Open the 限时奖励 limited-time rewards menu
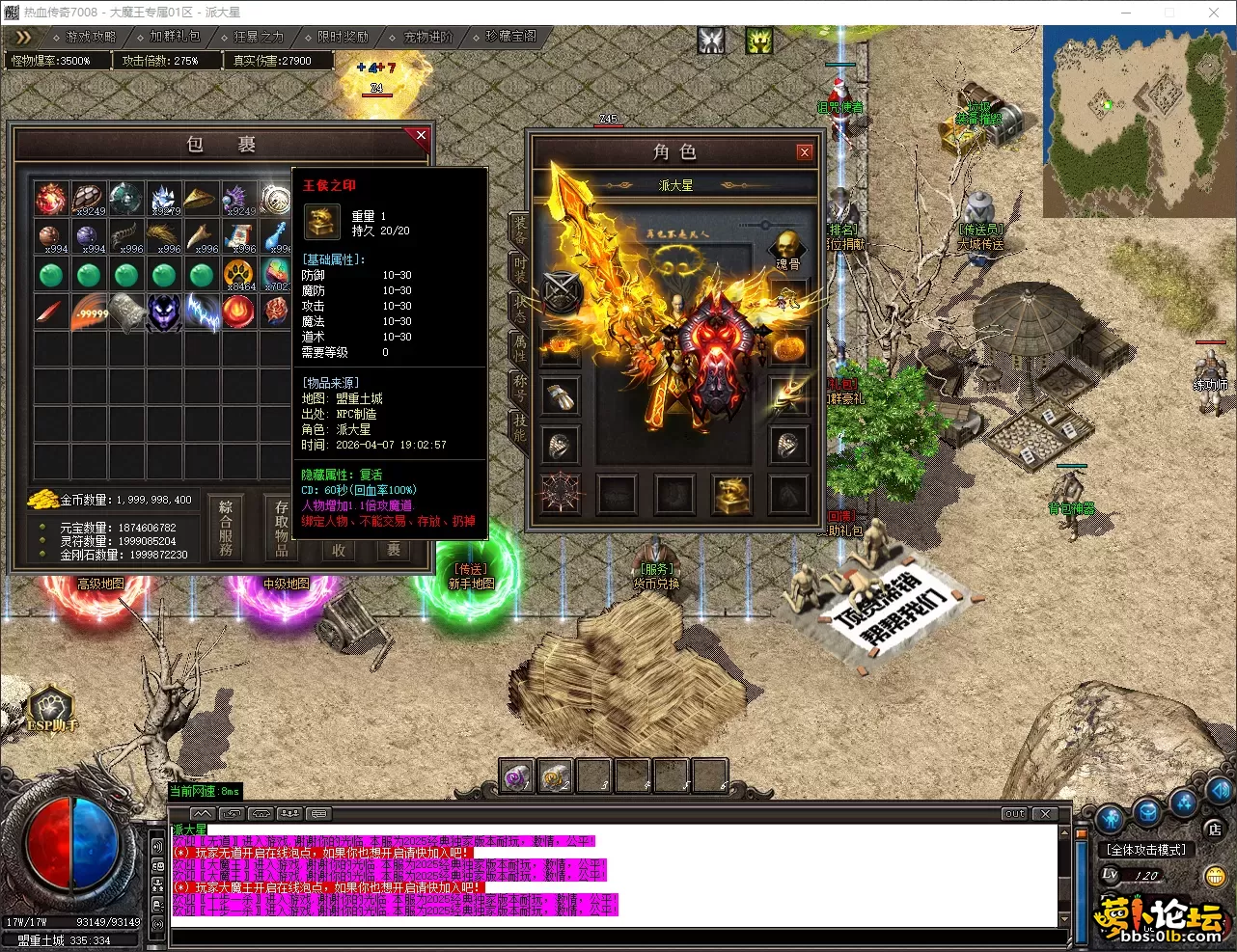Image resolution: width=1237 pixels, height=952 pixels. (343, 37)
